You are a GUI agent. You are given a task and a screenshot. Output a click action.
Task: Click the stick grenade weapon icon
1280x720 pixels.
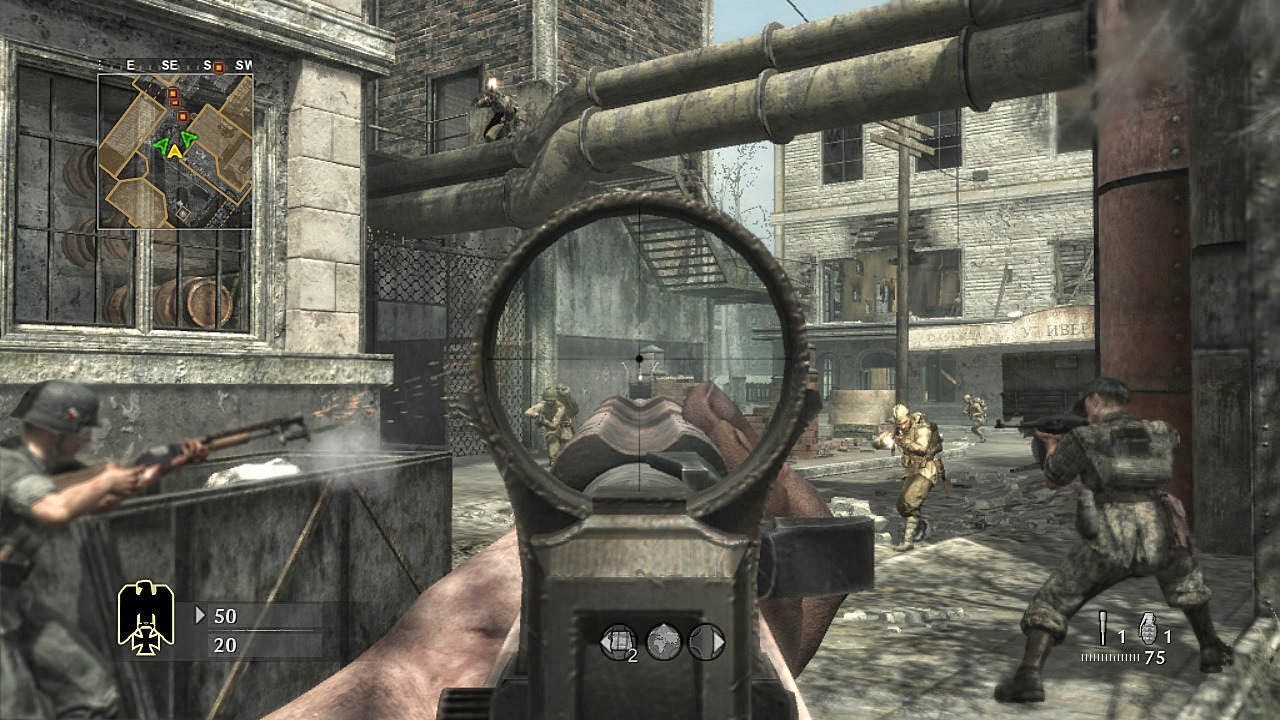point(1103,627)
